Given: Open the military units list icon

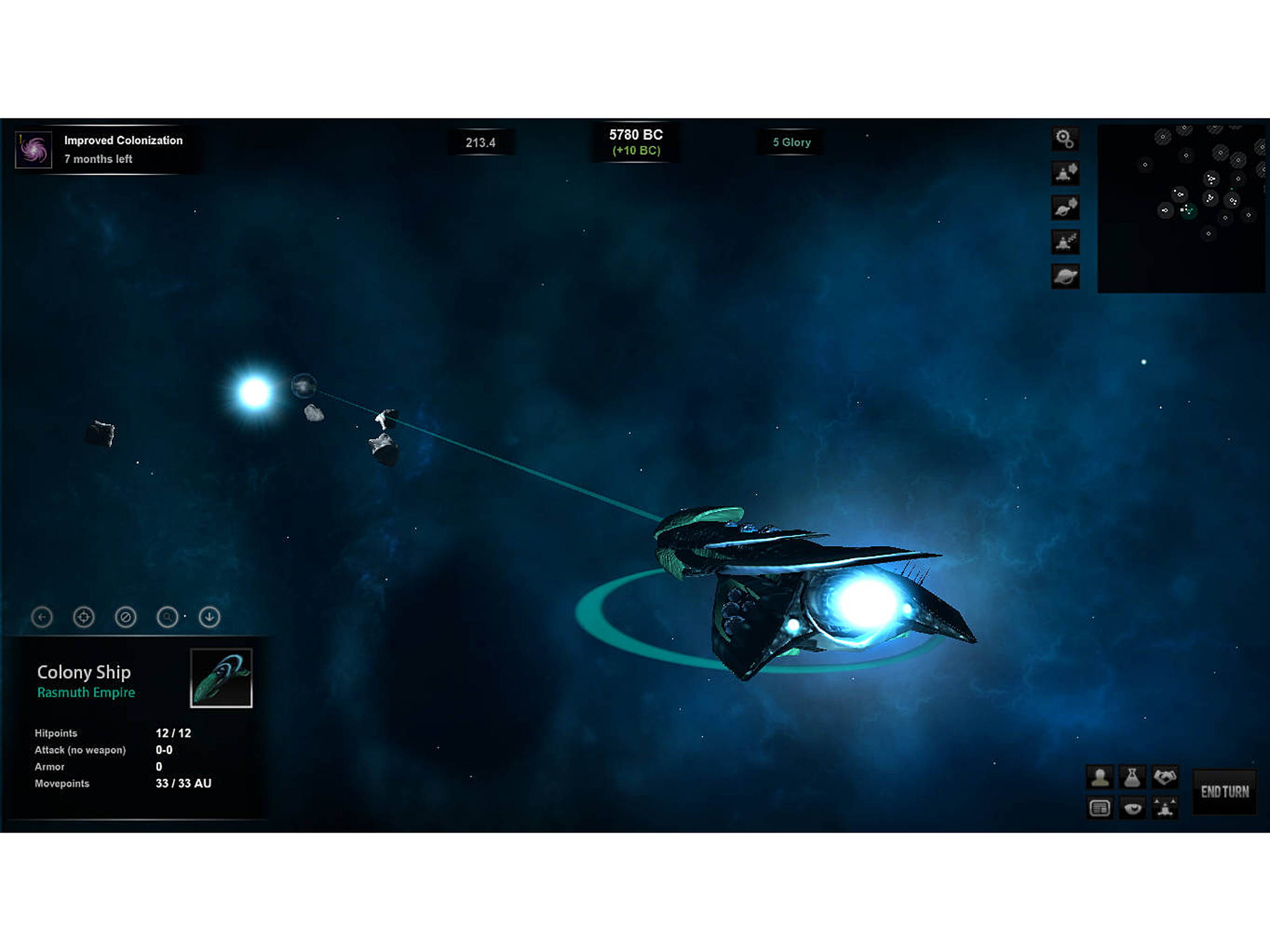Looking at the screenshot, I should click(x=1065, y=242).
